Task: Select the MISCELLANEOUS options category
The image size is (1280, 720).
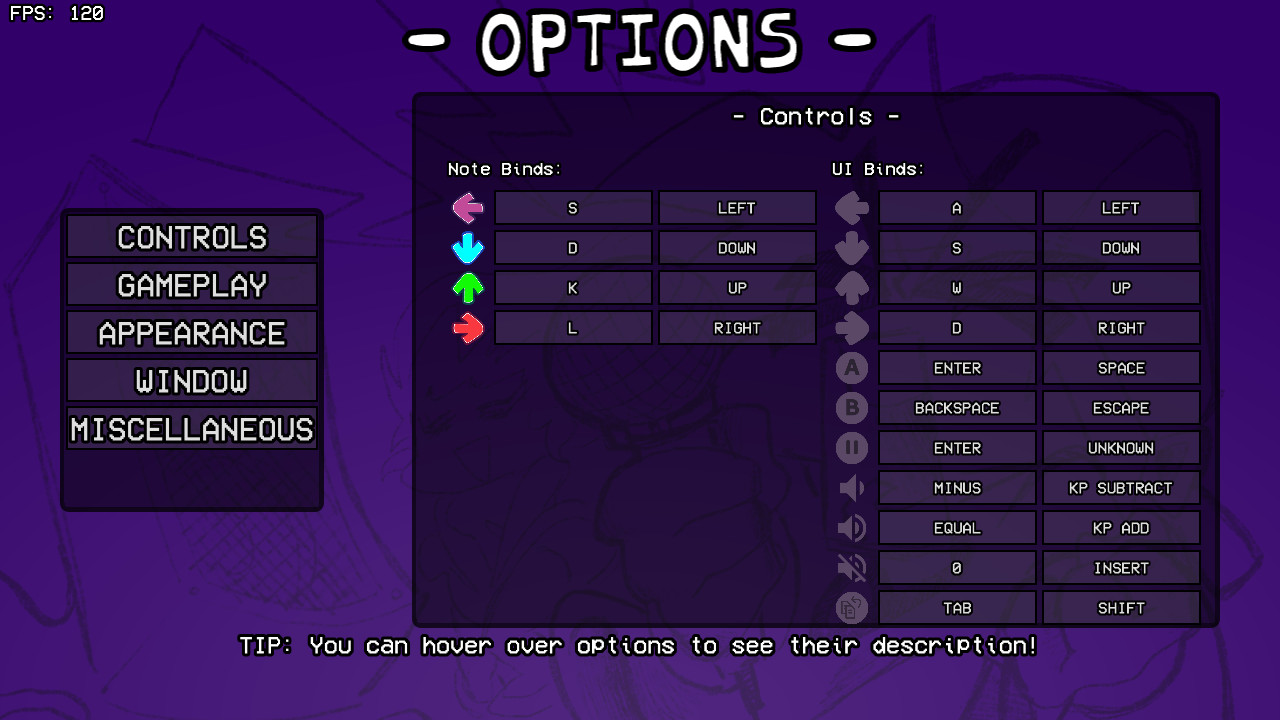Action: pyautogui.click(x=191, y=429)
